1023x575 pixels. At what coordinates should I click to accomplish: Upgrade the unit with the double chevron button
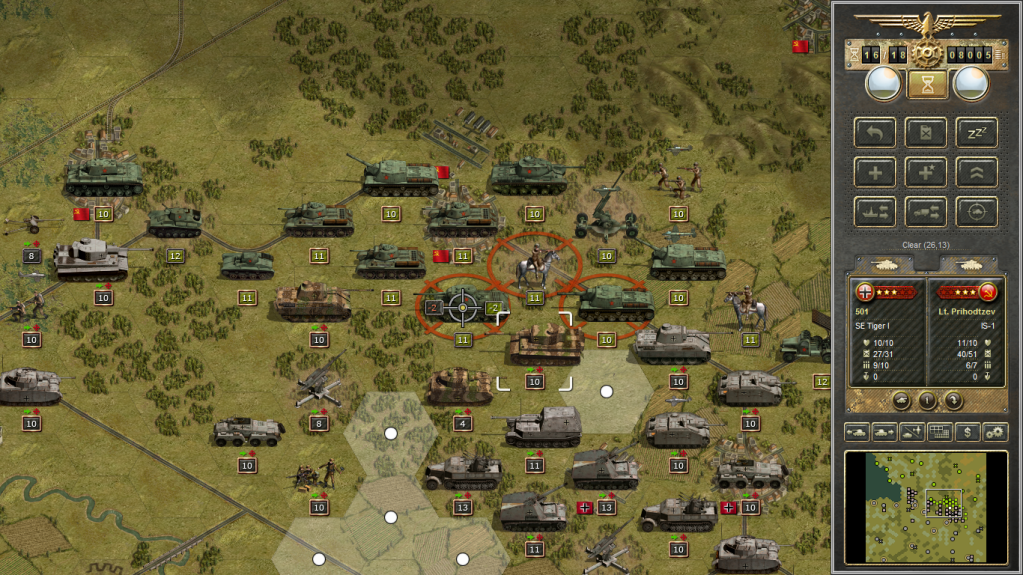point(976,172)
